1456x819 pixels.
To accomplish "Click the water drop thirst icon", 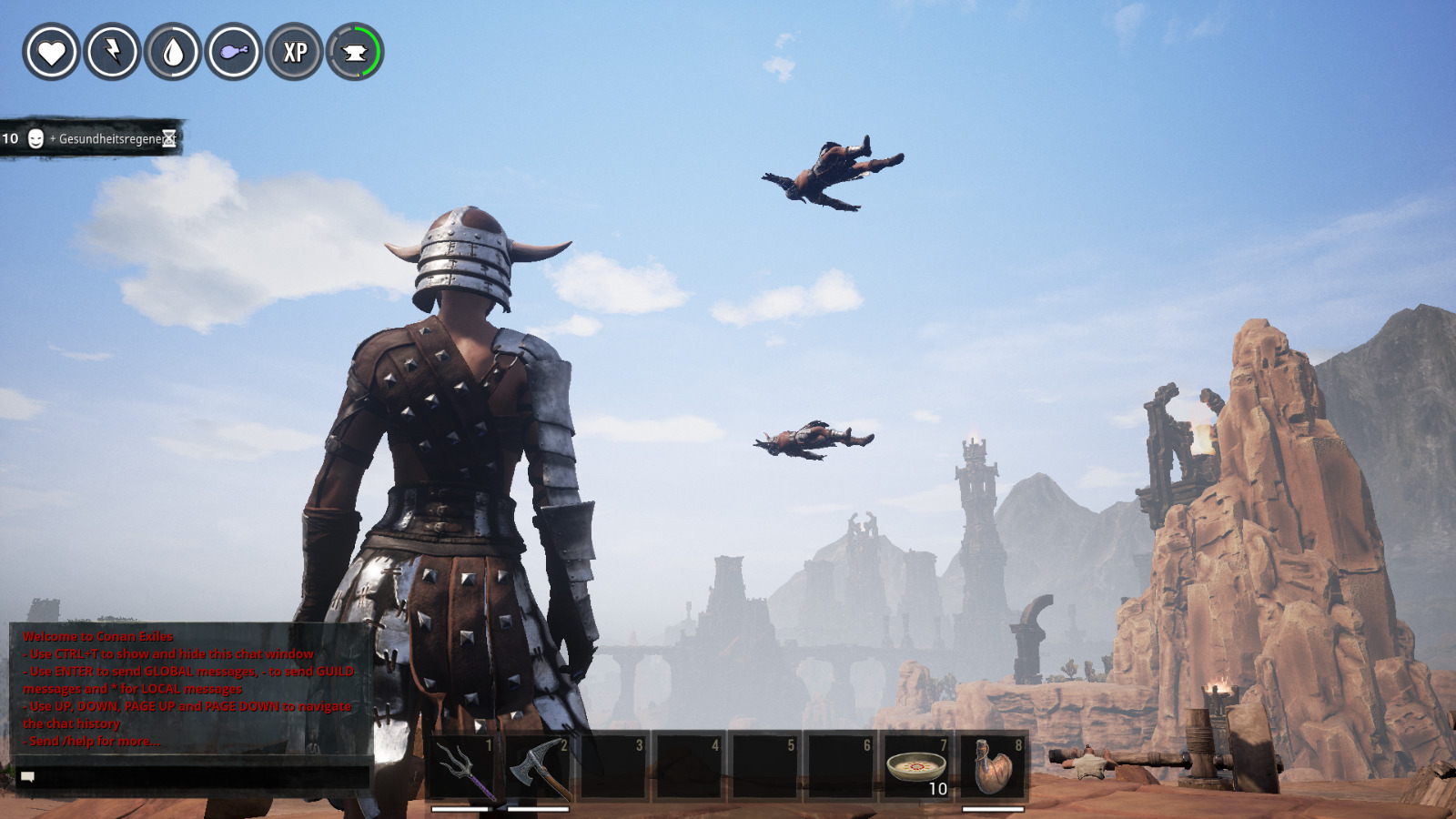I will click(173, 52).
